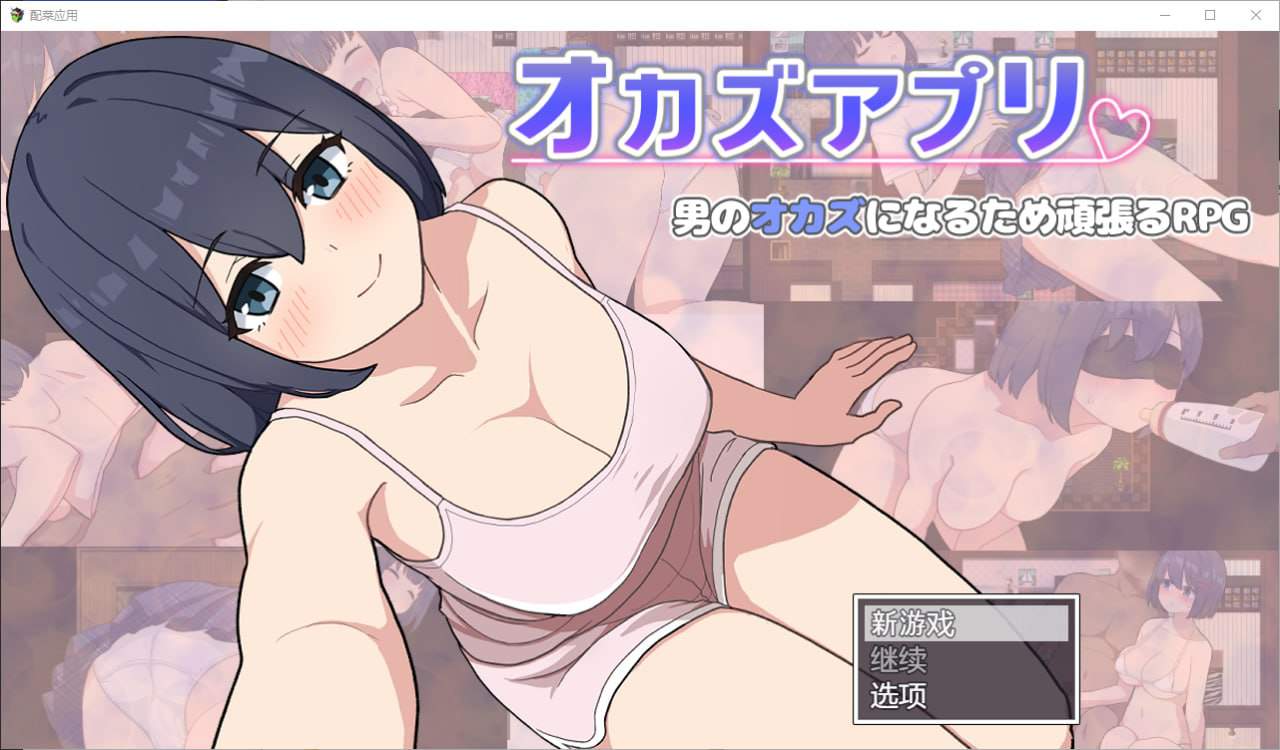Click the highlighted 新游戏 selection bar
Image resolution: width=1280 pixels, height=750 pixels.
[965, 622]
